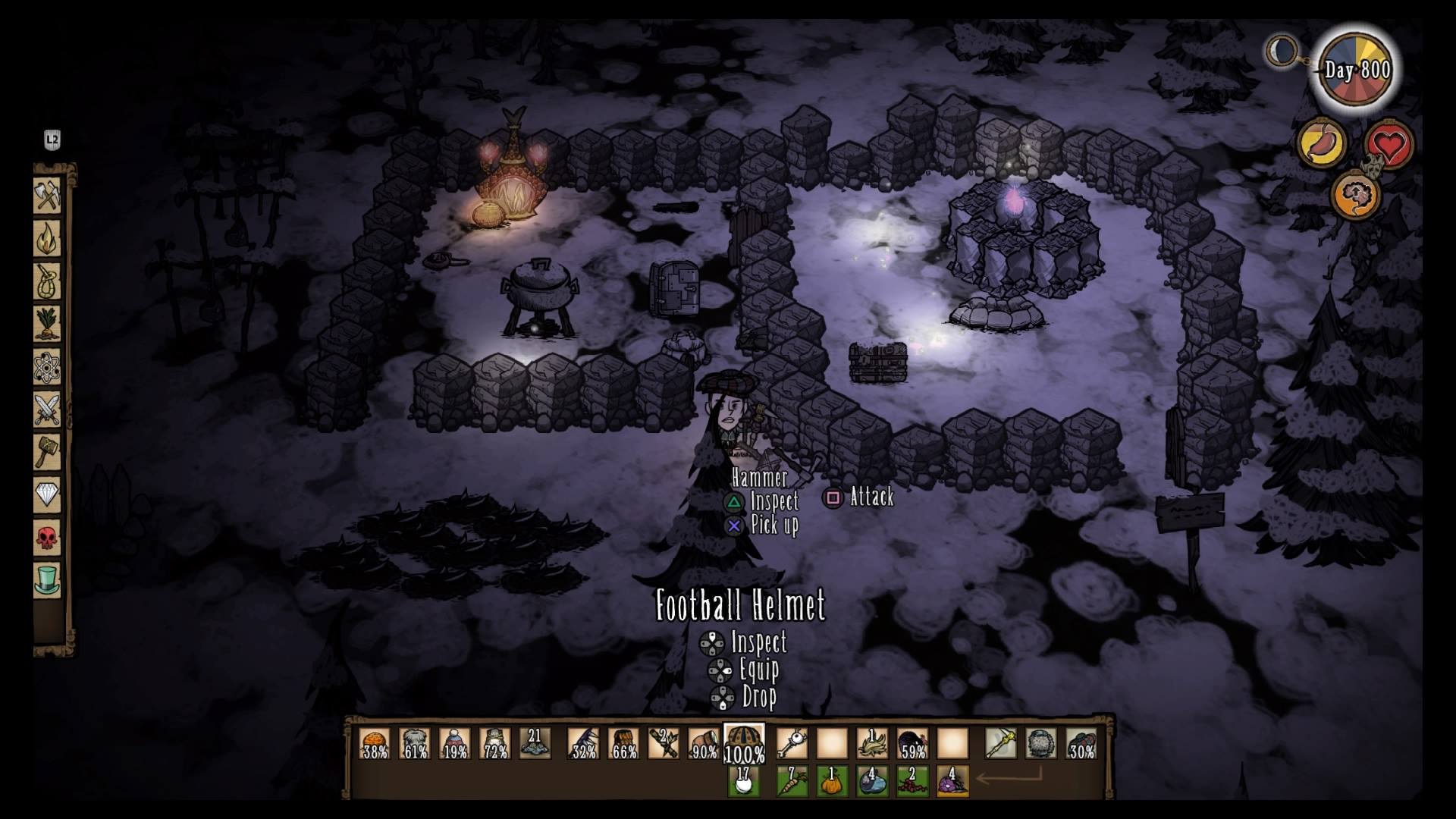The width and height of the screenshot is (1456, 819).
Task: Select the eyeball key staff slot
Action: pos(792,743)
